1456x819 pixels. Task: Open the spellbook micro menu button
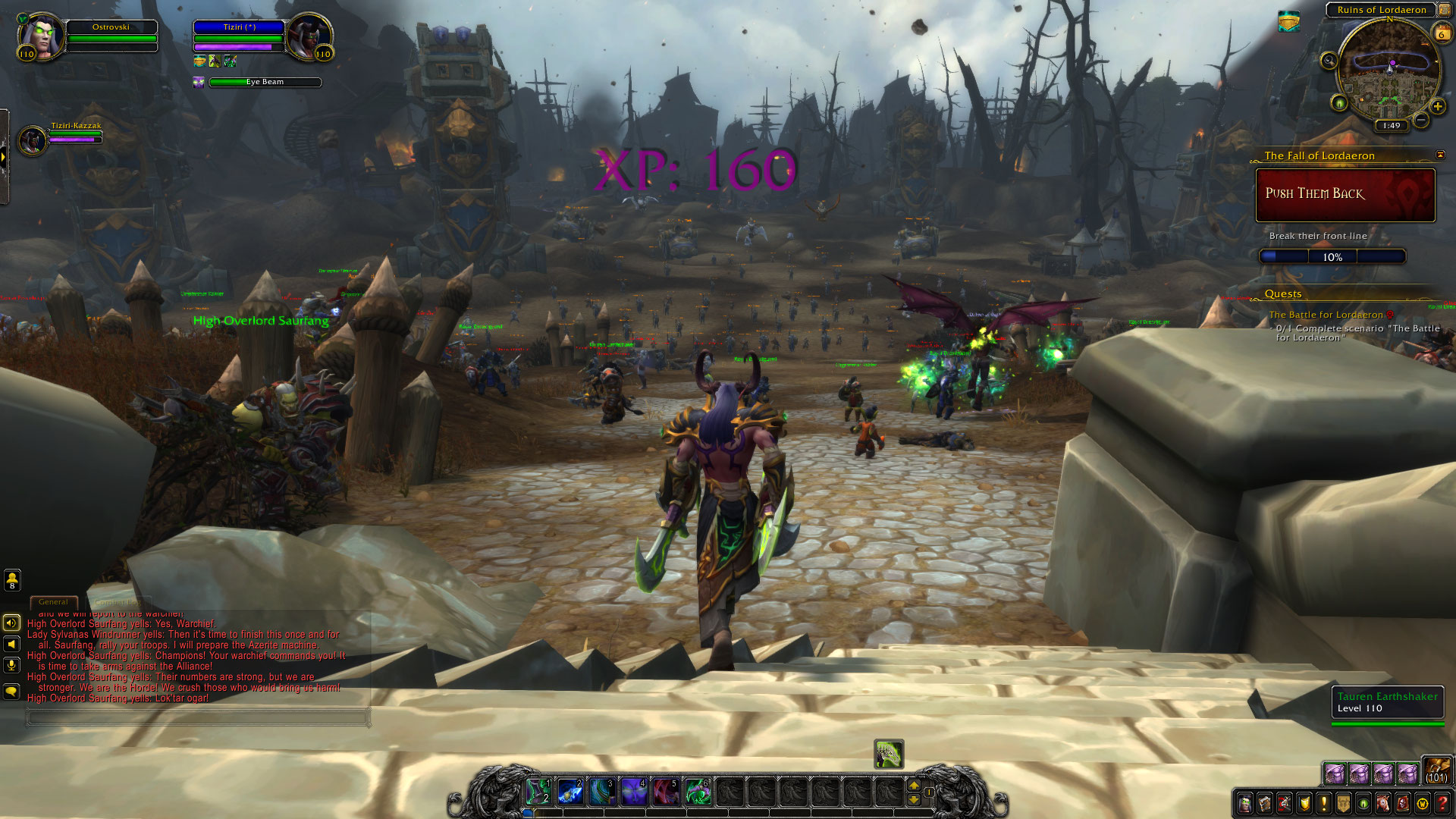point(1265,802)
